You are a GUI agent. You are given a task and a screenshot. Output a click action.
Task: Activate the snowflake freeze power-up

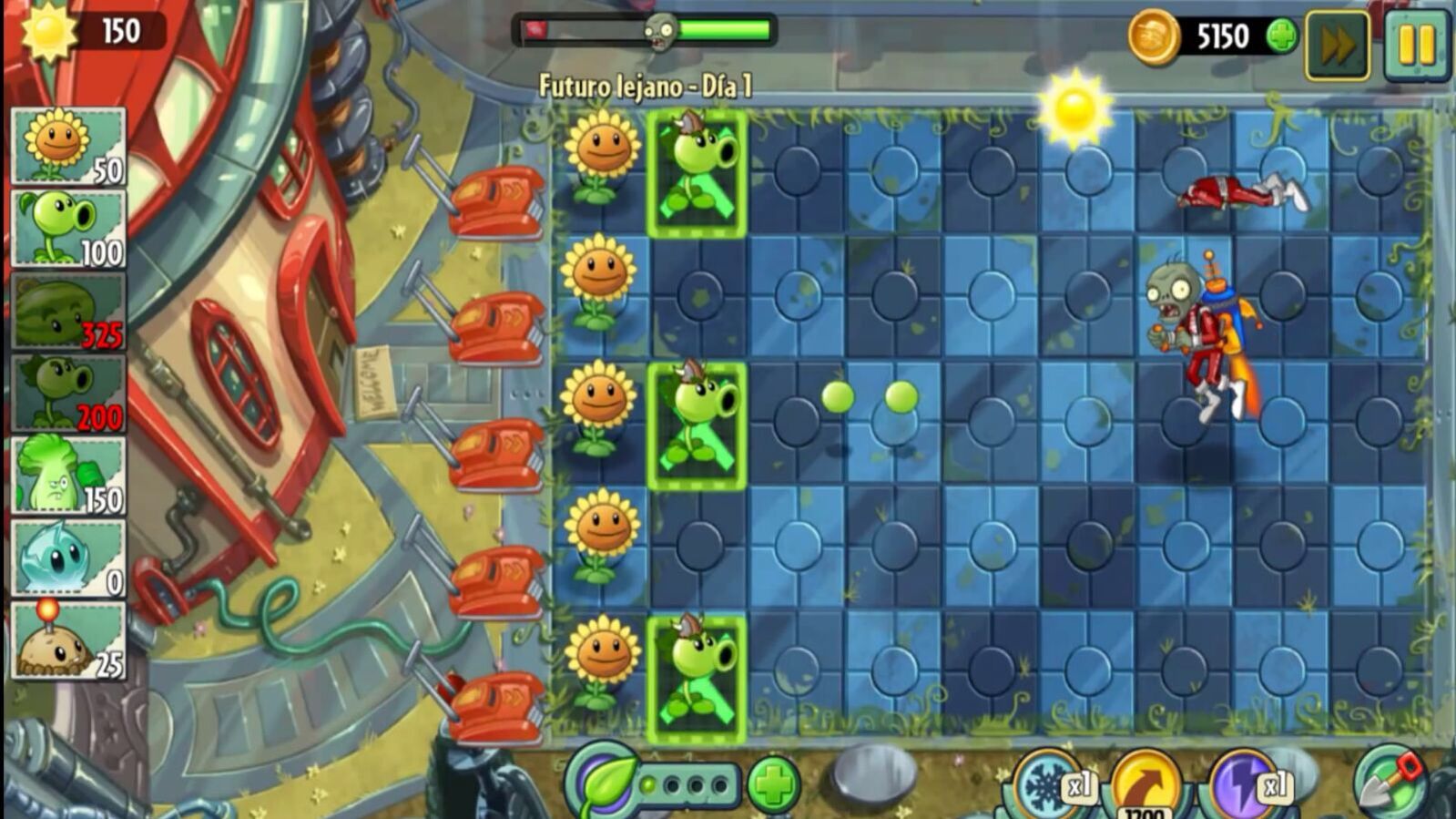coord(1049,785)
